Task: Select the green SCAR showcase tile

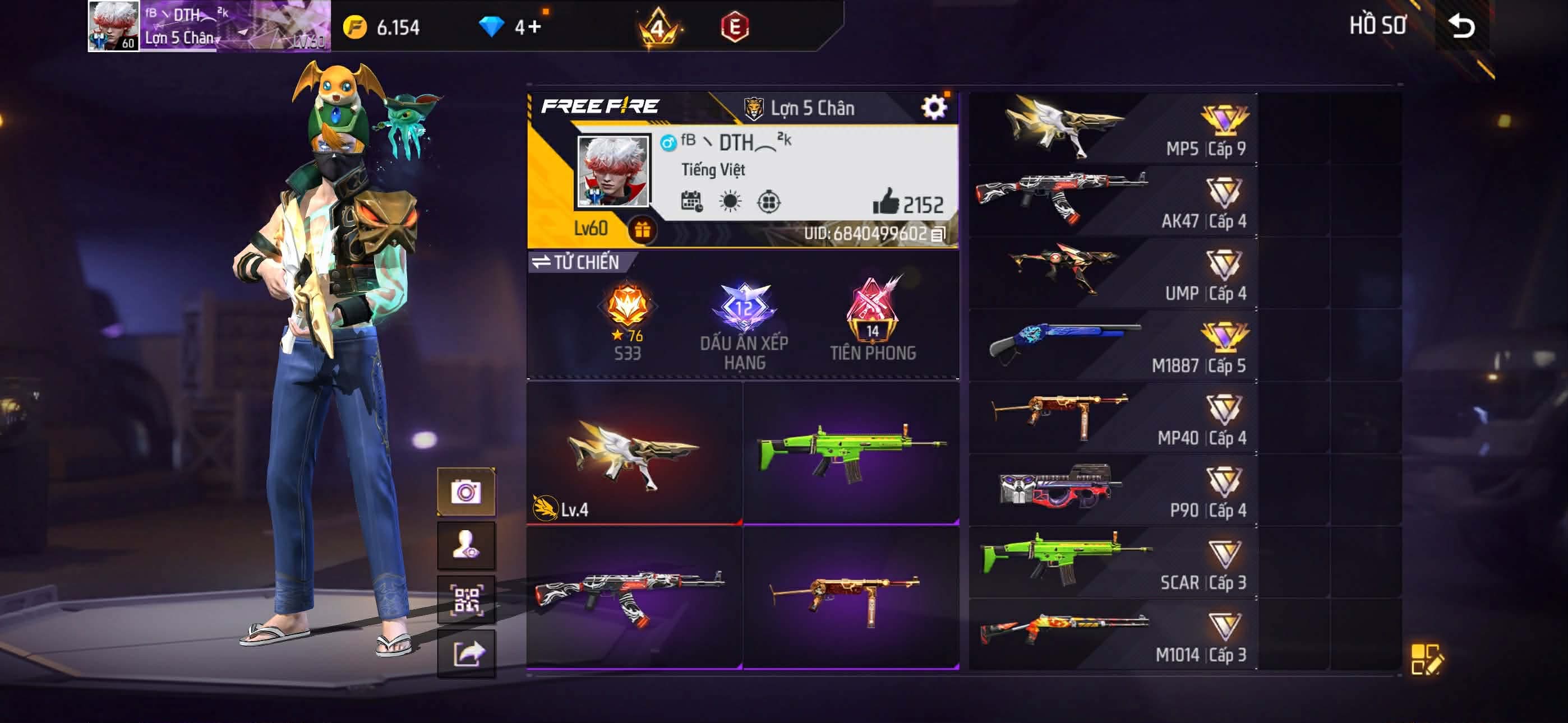Action: point(851,453)
